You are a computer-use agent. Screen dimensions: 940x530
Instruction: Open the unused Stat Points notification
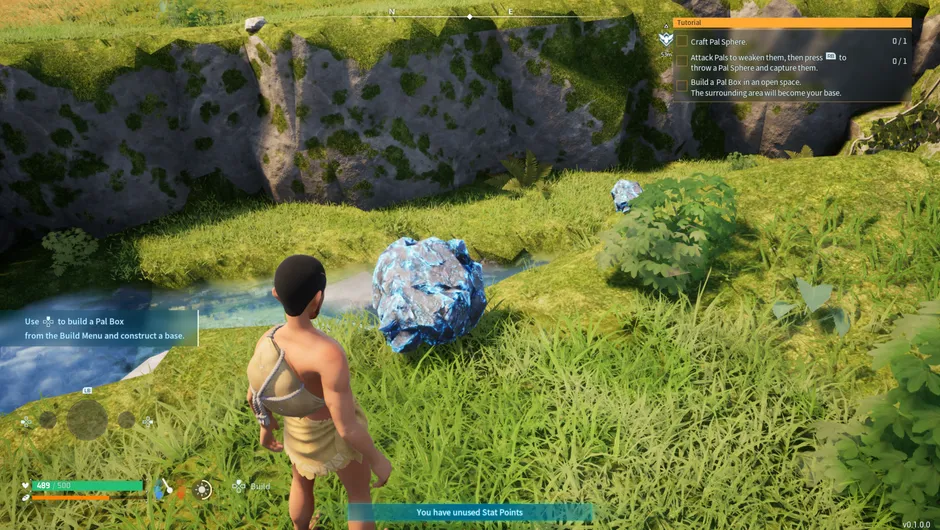tap(469, 513)
